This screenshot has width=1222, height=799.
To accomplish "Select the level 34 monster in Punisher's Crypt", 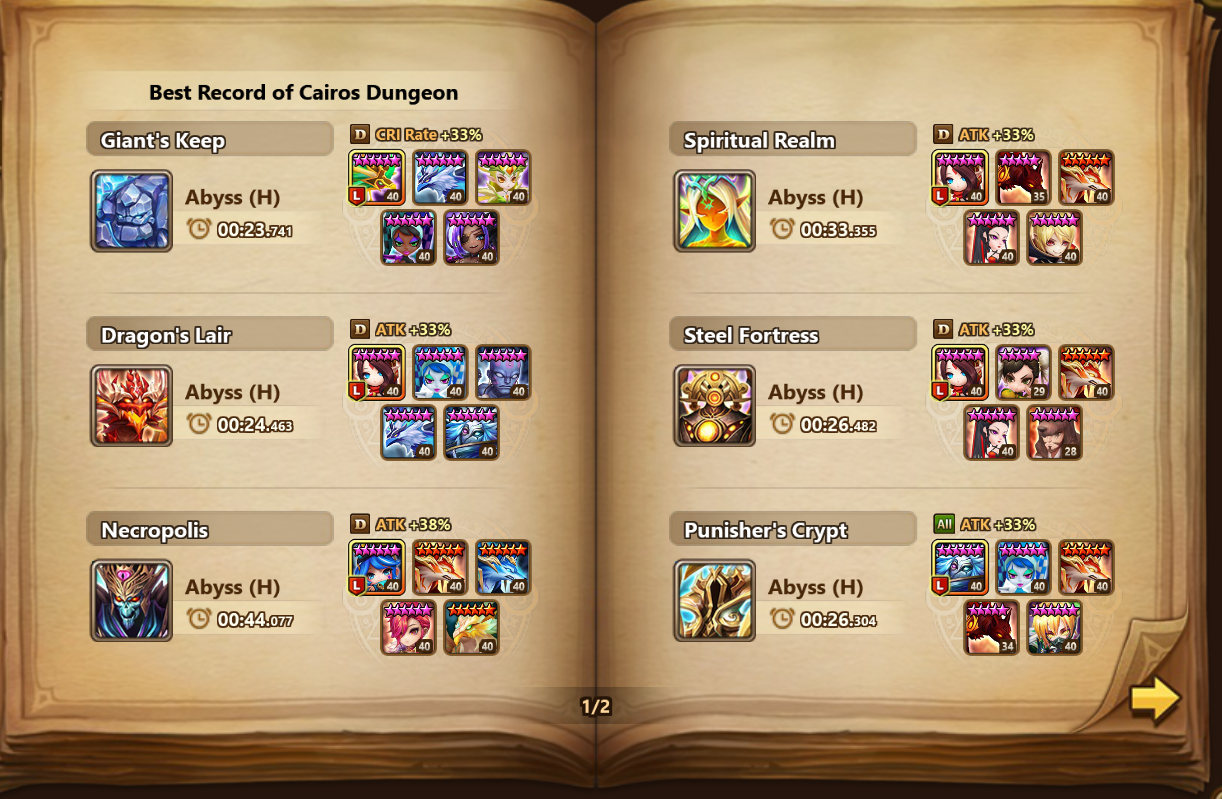I will point(991,628).
